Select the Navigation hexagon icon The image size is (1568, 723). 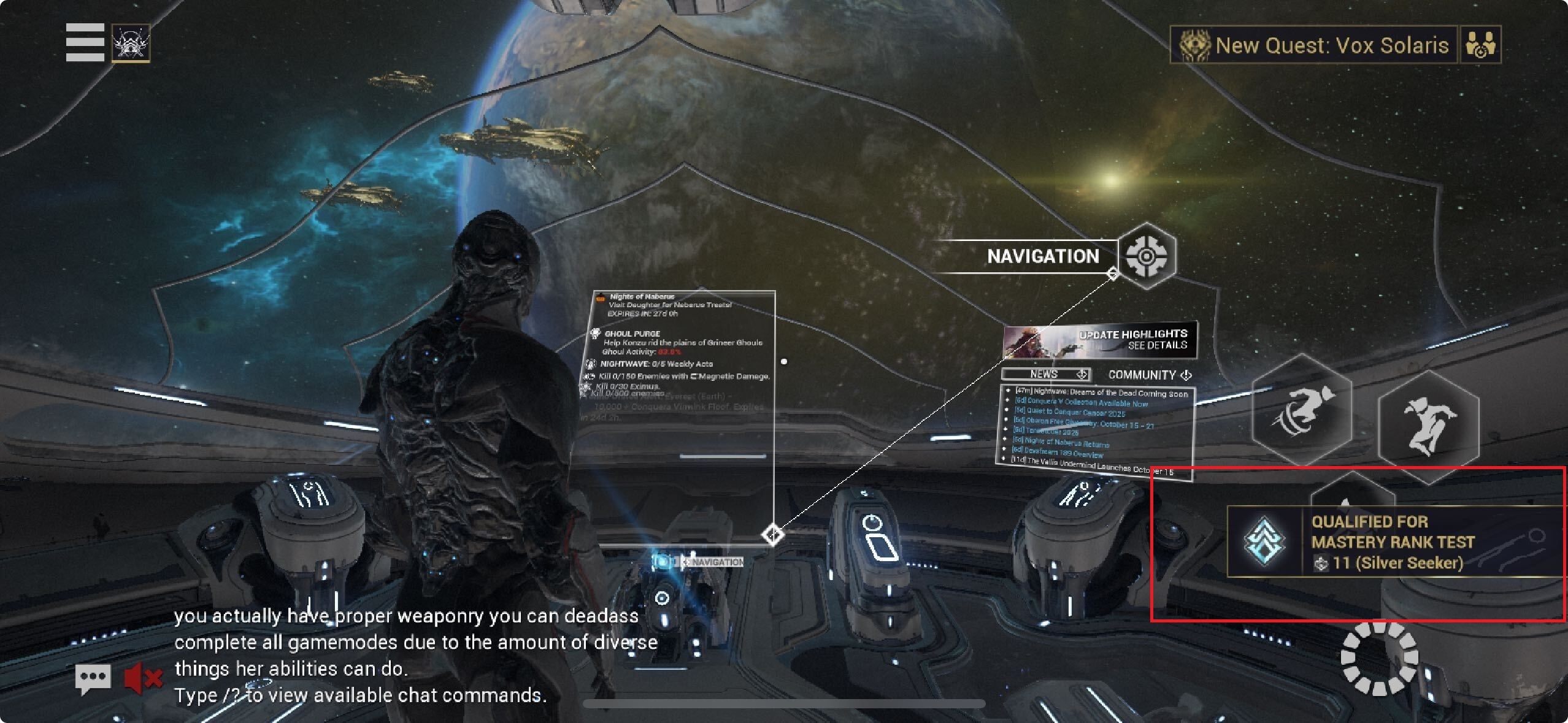pos(1145,256)
